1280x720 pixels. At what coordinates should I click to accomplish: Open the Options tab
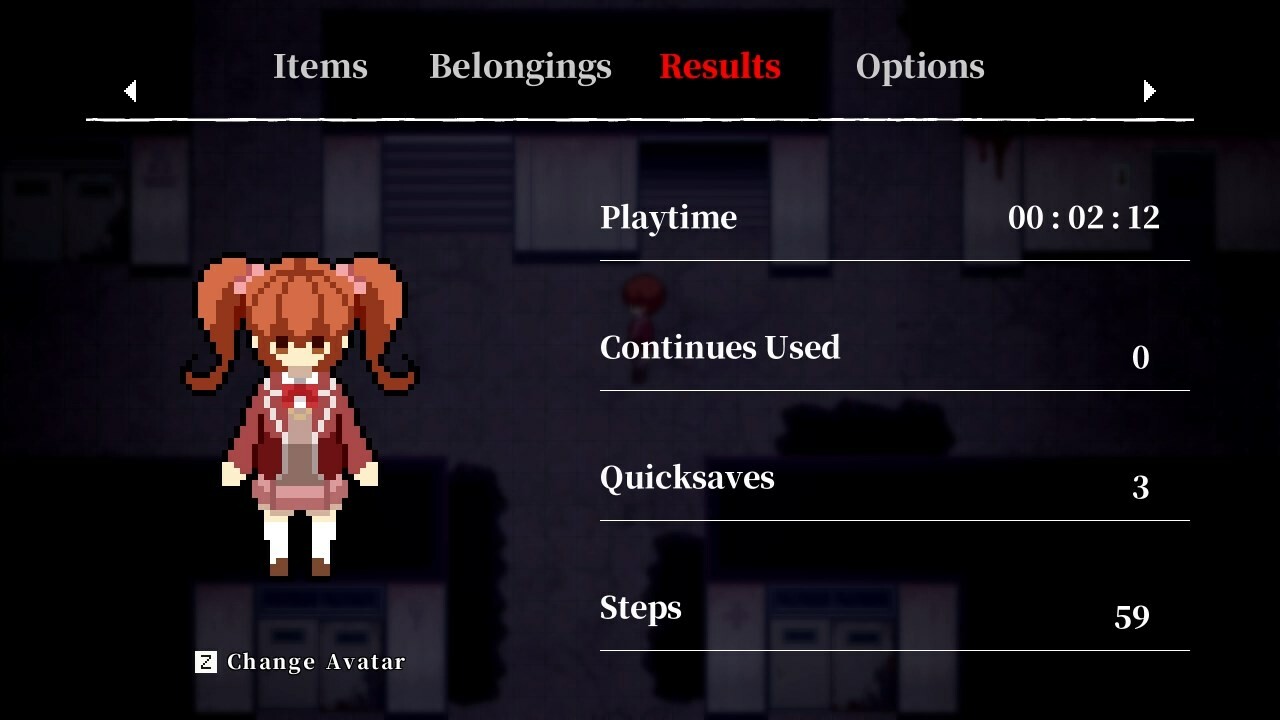coord(919,66)
